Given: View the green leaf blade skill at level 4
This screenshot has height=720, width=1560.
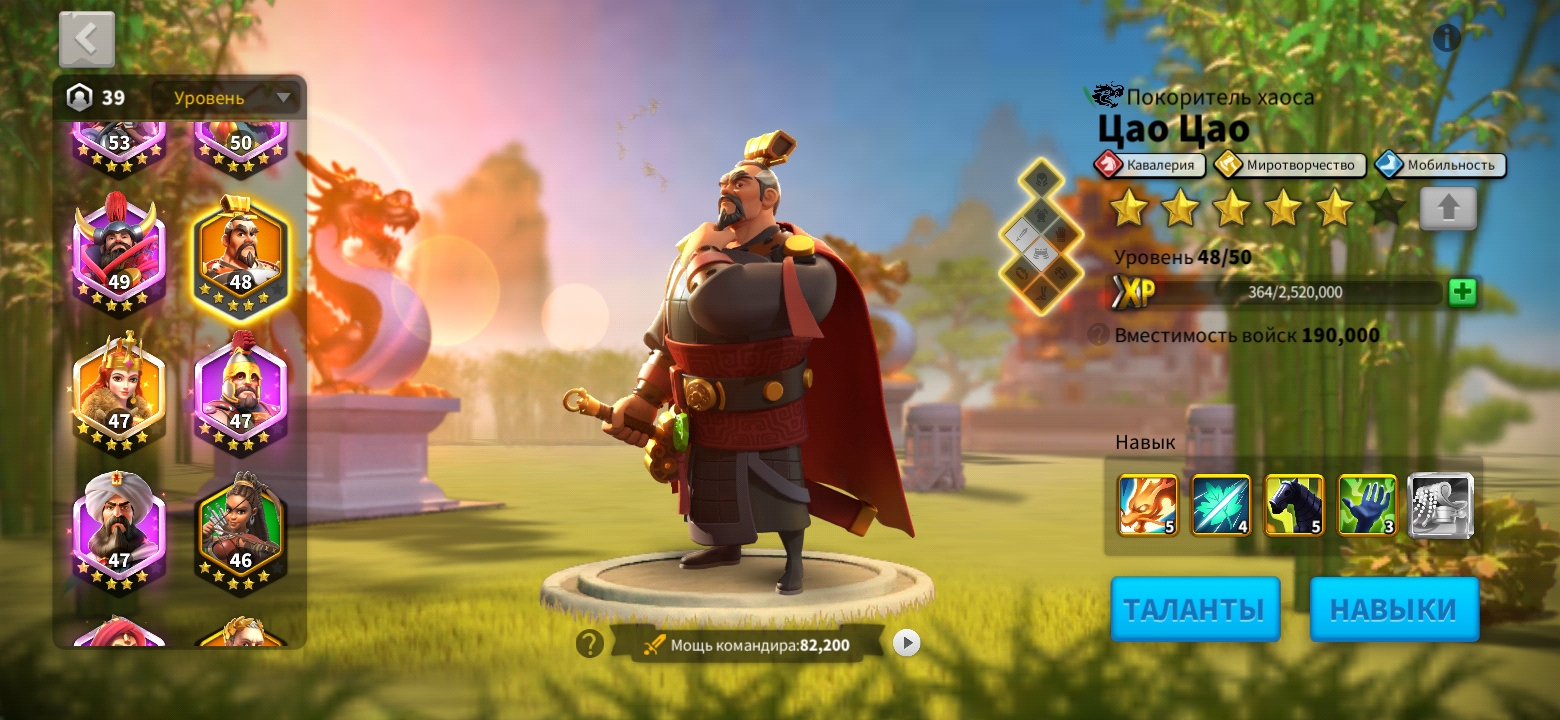Looking at the screenshot, I should 1221,506.
